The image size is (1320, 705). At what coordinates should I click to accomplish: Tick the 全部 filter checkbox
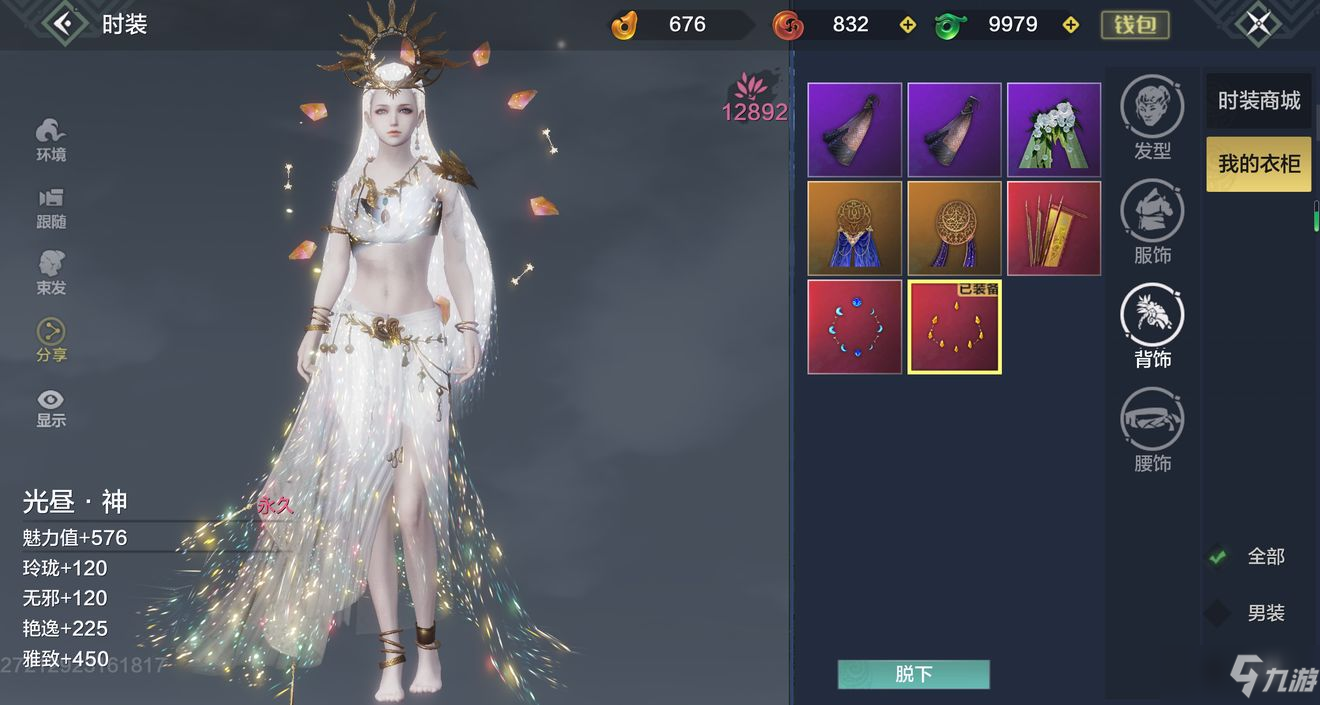pyautogui.click(x=1218, y=556)
